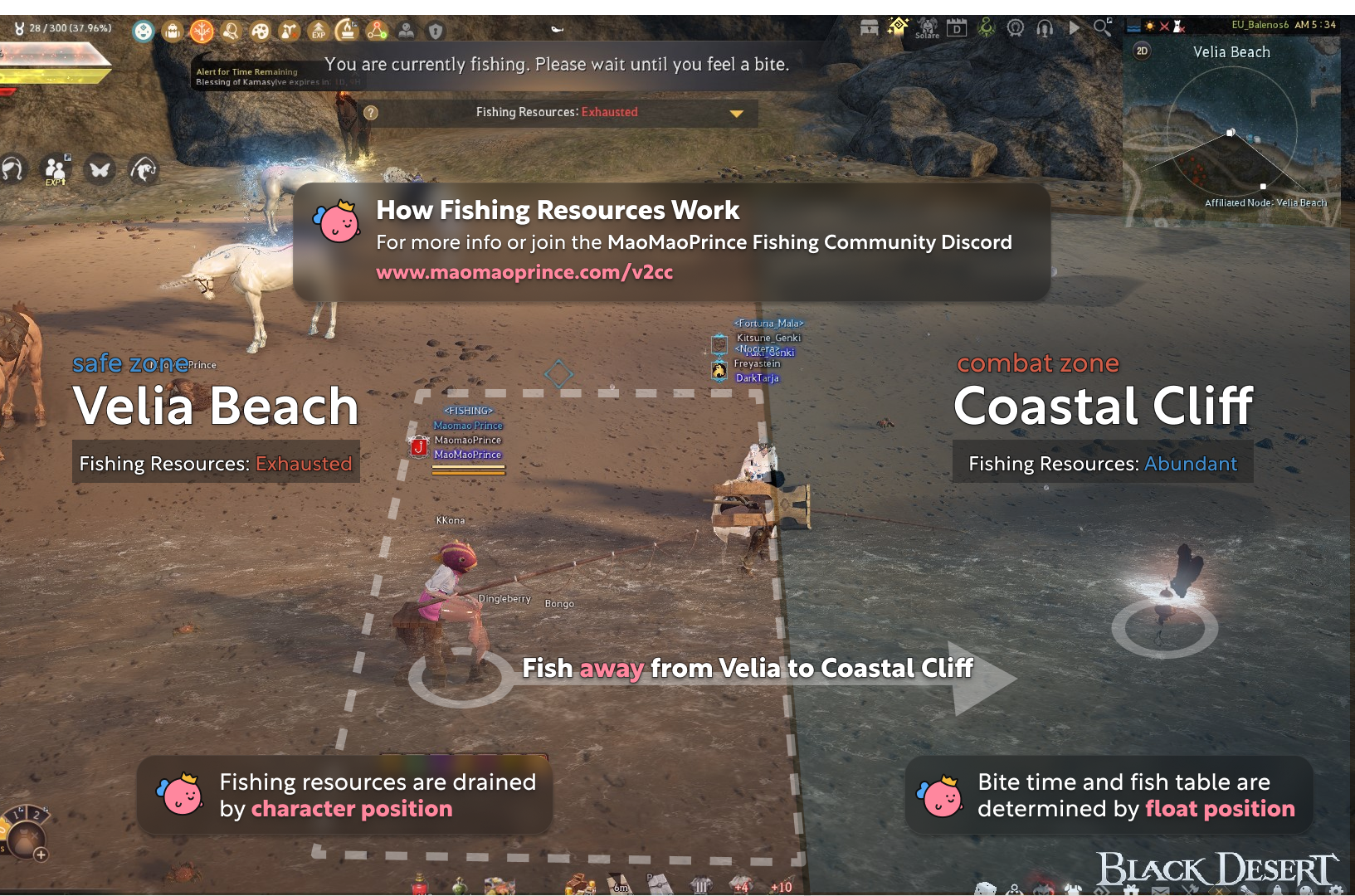This screenshot has width=1355, height=896.
Task: Click the search magnifier at top right
Action: point(1102,27)
